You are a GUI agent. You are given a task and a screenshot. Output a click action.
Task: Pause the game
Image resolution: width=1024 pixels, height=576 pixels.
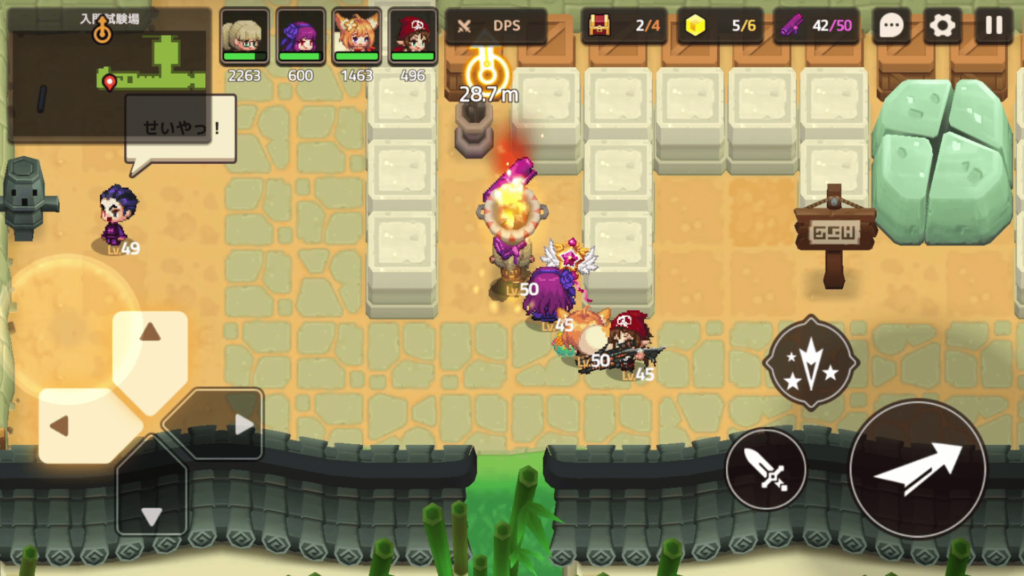(993, 26)
